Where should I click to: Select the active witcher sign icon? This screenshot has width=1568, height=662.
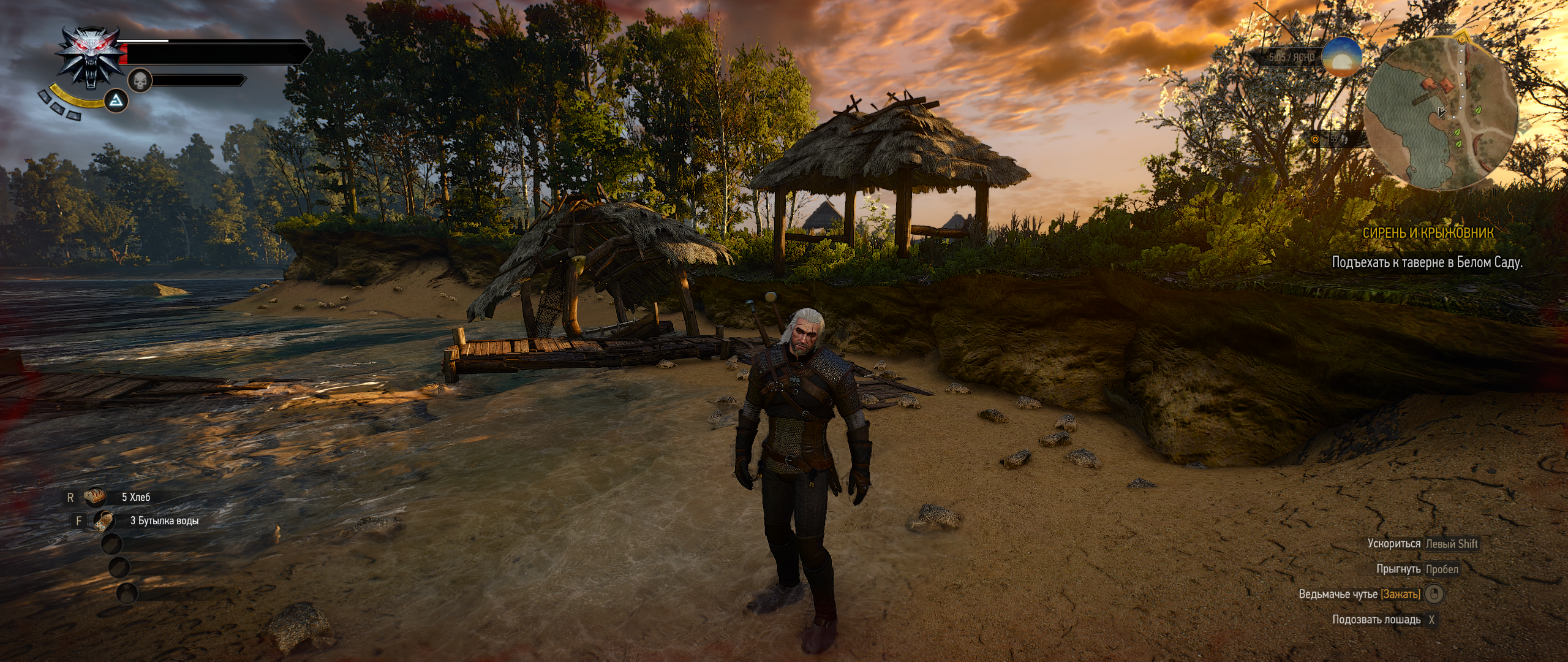click(x=116, y=101)
